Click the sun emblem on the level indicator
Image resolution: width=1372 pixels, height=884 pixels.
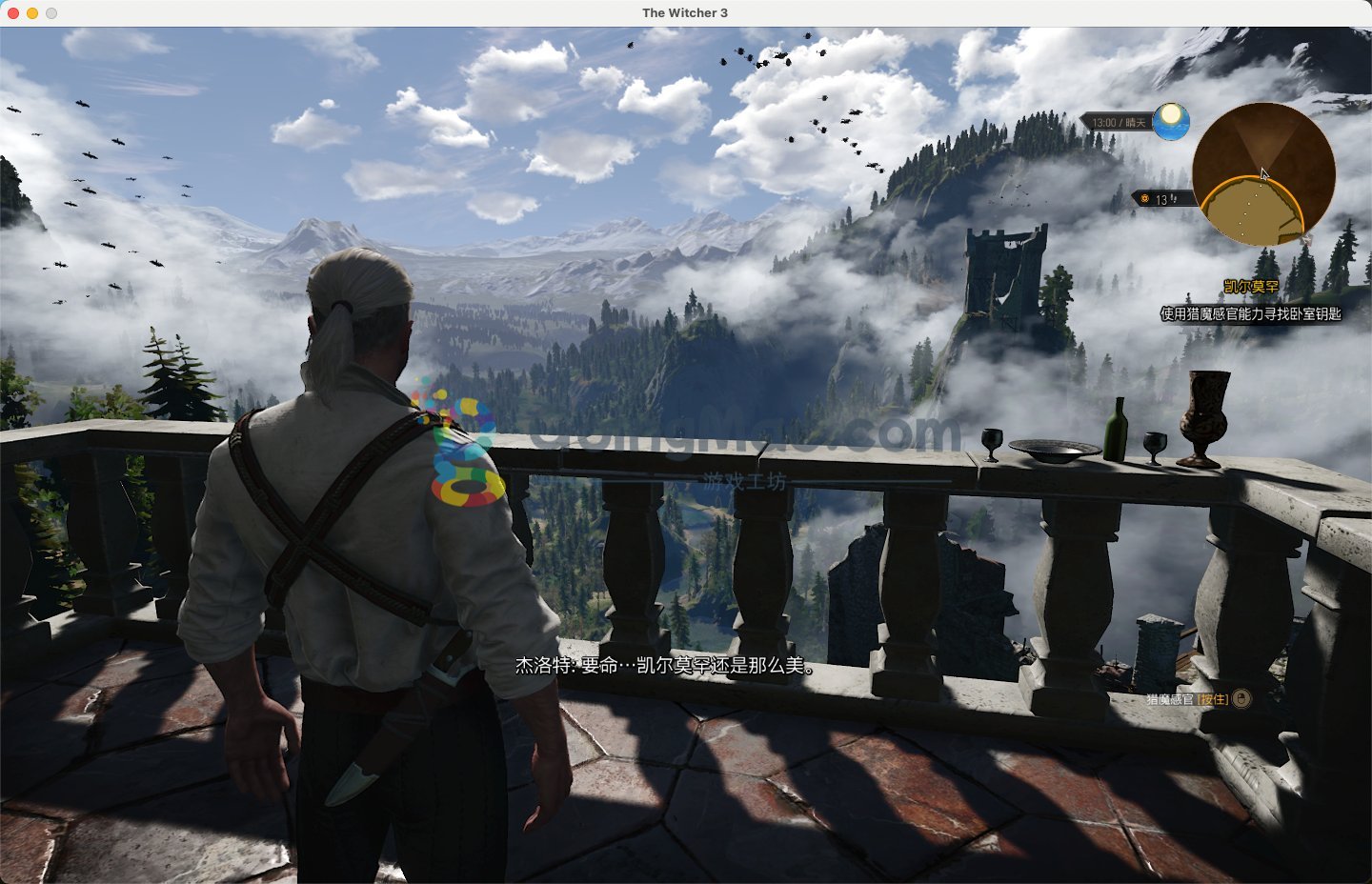[x=1144, y=198]
